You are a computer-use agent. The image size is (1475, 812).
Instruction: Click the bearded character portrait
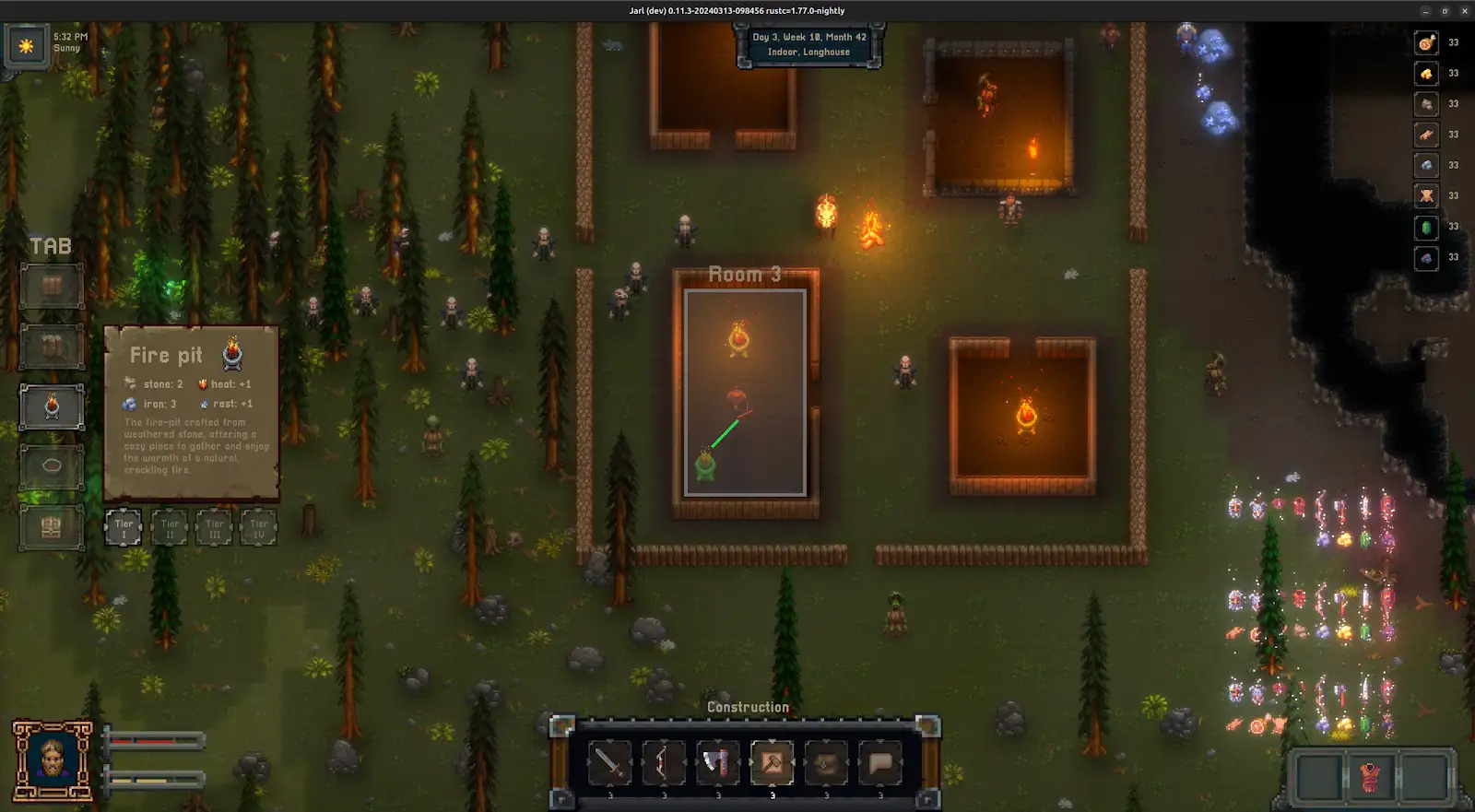53,759
